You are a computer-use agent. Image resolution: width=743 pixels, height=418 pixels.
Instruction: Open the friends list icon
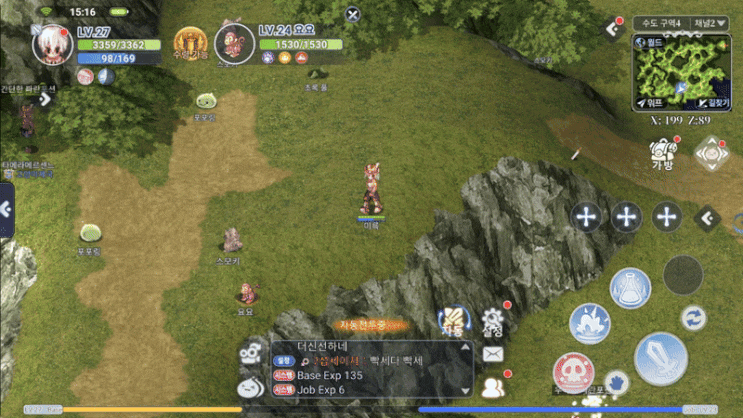[491, 386]
